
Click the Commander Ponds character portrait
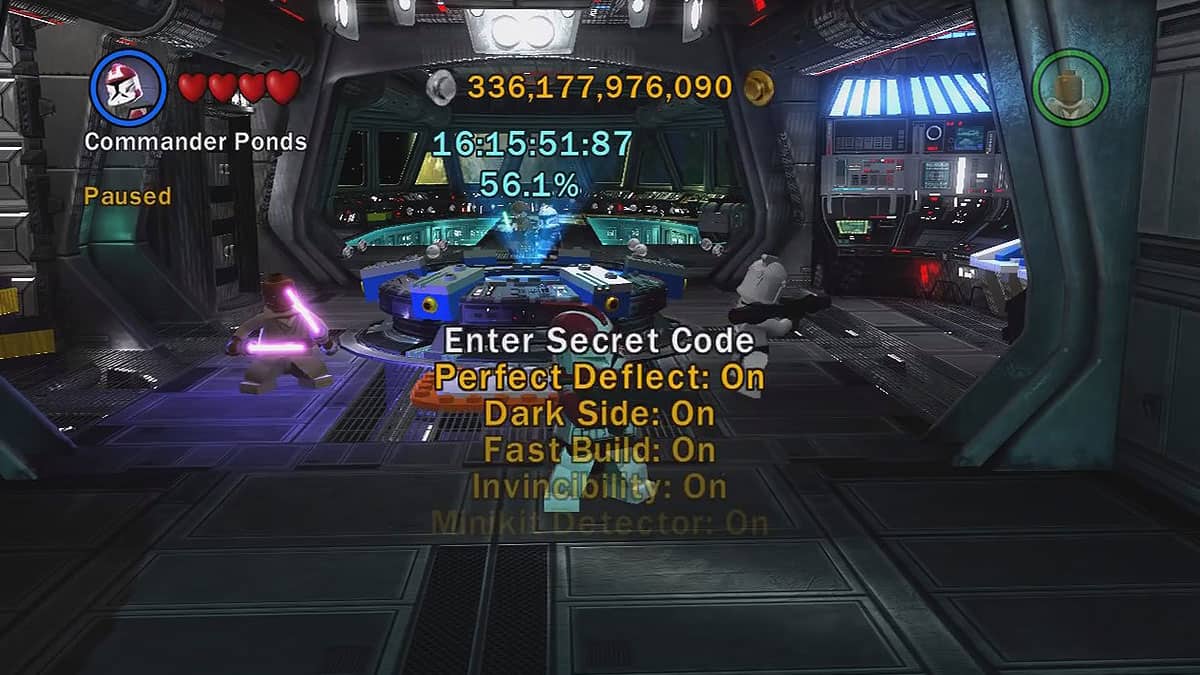[129, 86]
